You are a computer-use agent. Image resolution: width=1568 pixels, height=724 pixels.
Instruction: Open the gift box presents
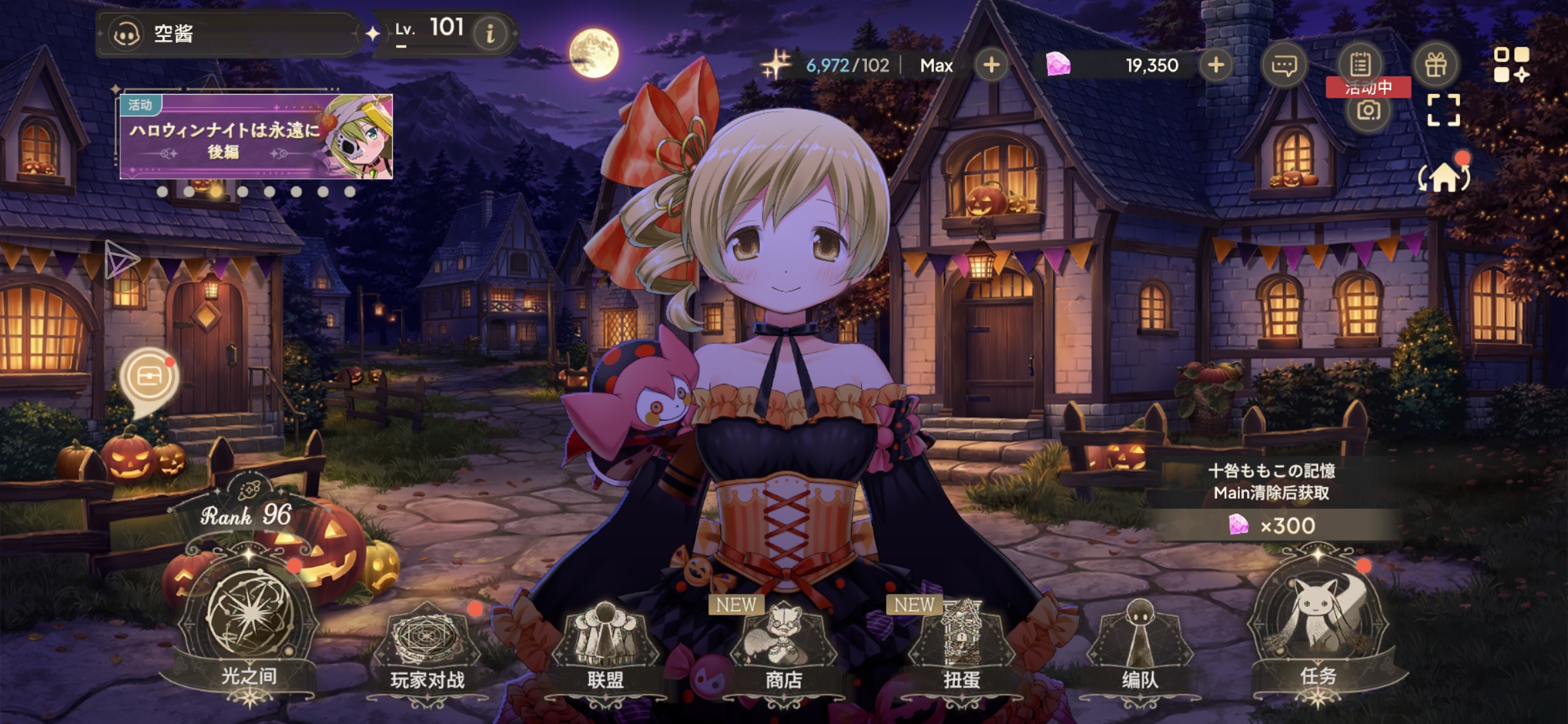(x=1435, y=65)
